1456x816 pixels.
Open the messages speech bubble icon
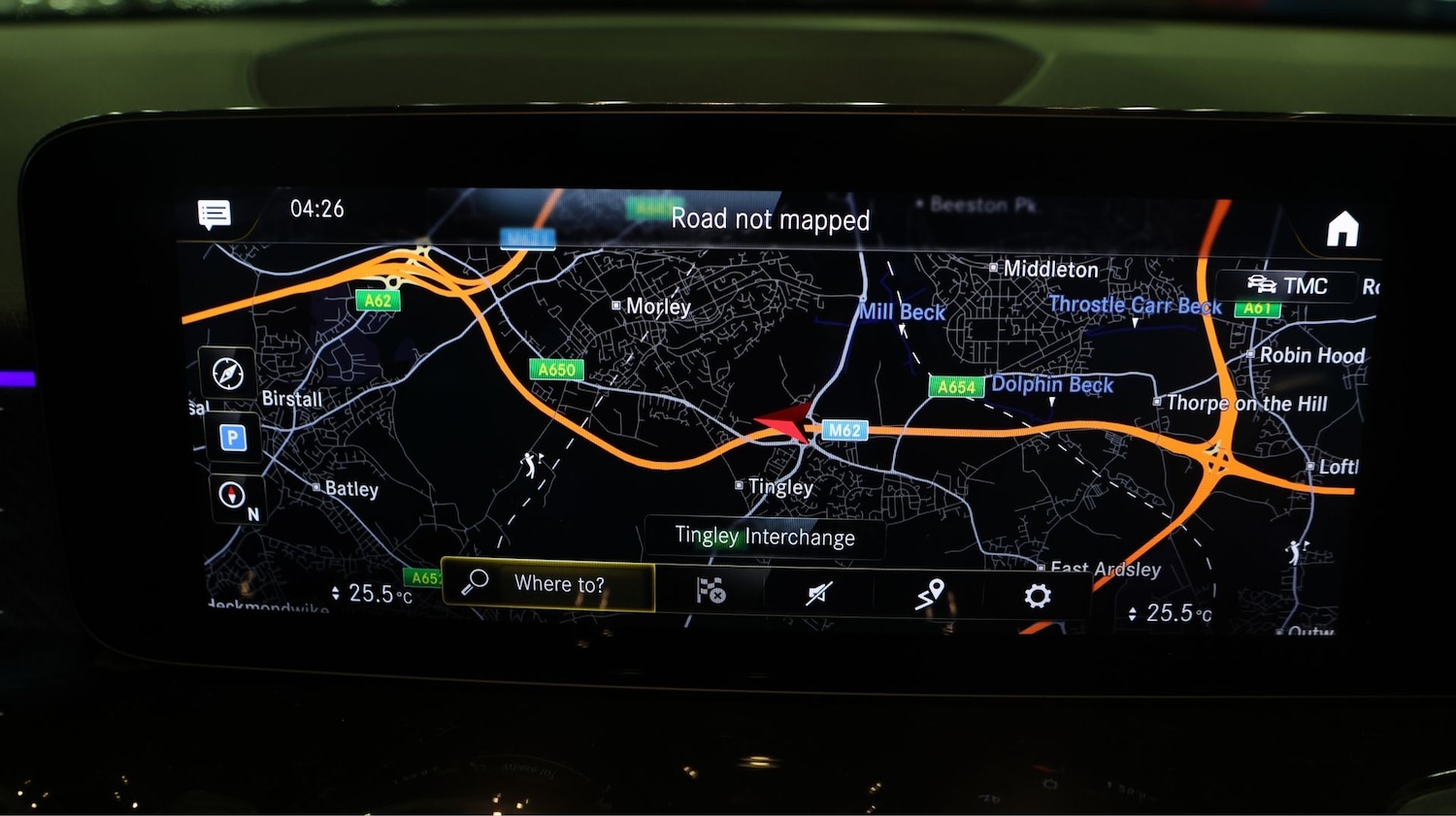pos(215,213)
